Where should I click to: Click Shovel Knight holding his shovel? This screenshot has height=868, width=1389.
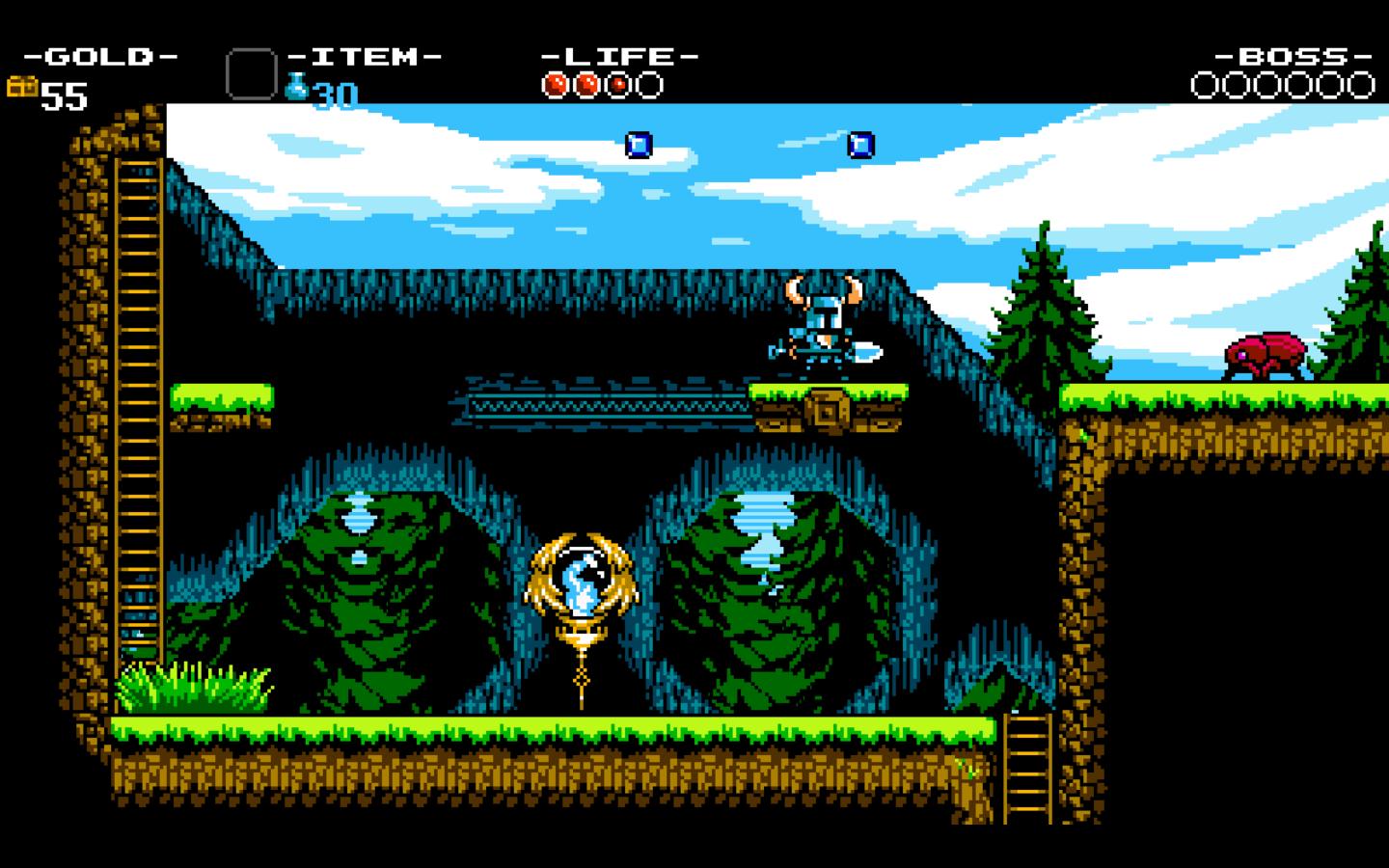coord(825,323)
